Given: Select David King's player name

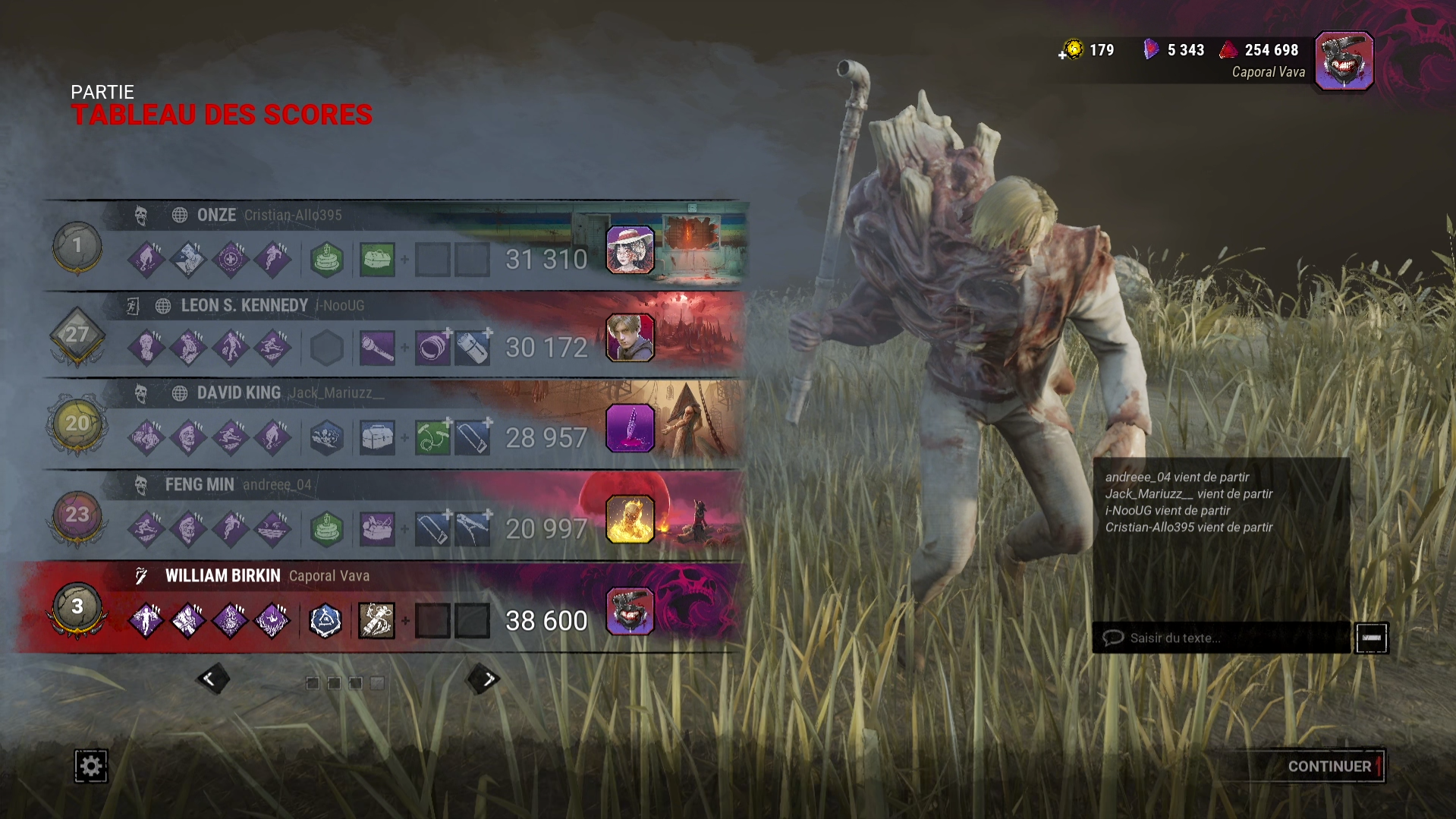Looking at the screenshot, I should coord(239,392).
